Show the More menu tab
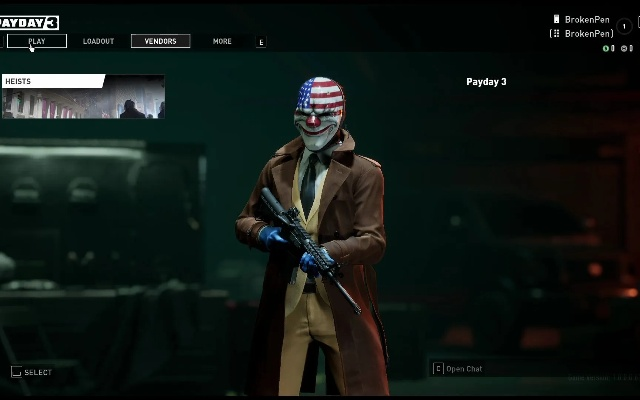Image resolution: width=640 pixels, height=400 pixels. (222, 41)
